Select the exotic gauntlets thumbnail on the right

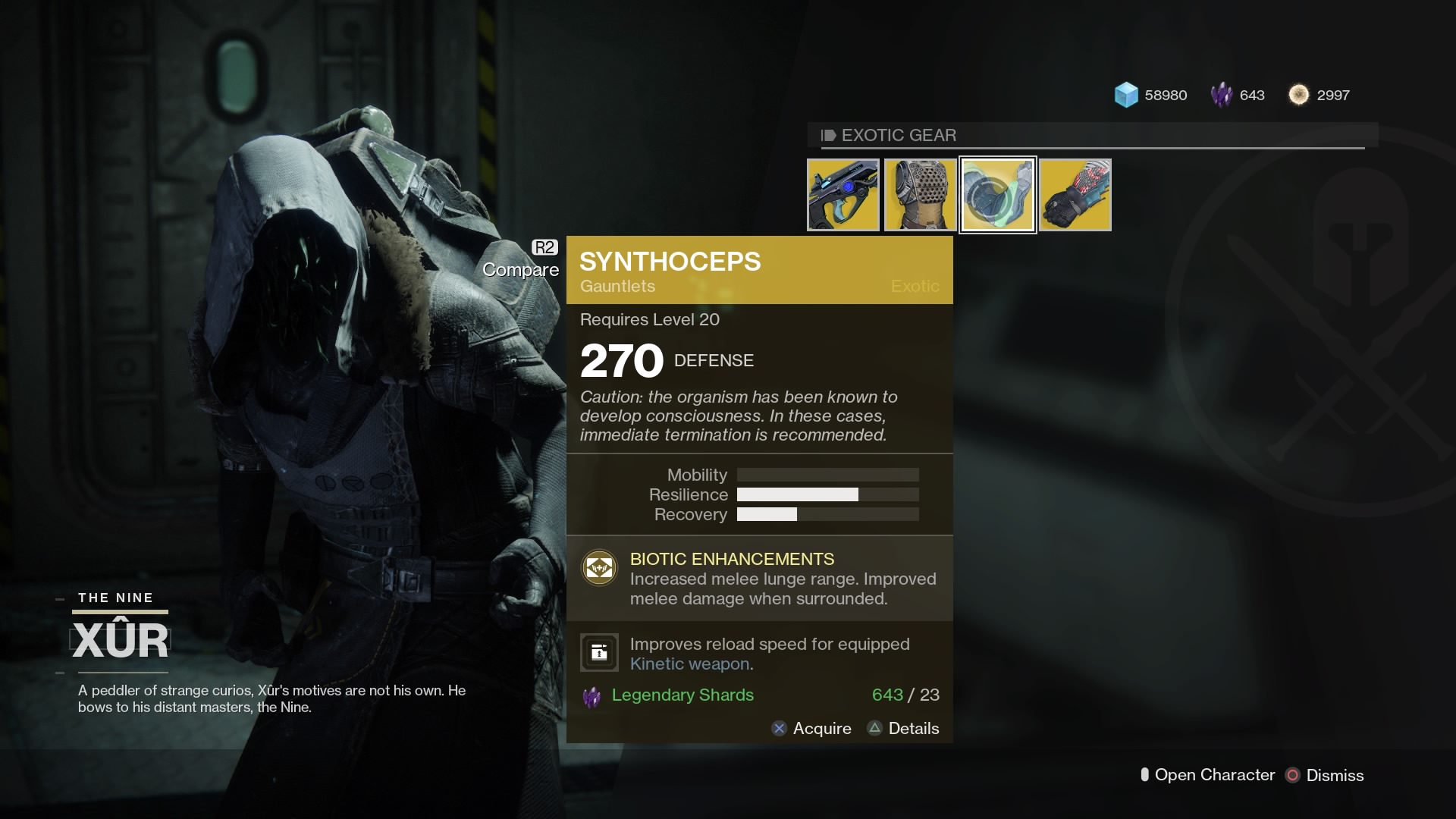(x=1075, y=194)
